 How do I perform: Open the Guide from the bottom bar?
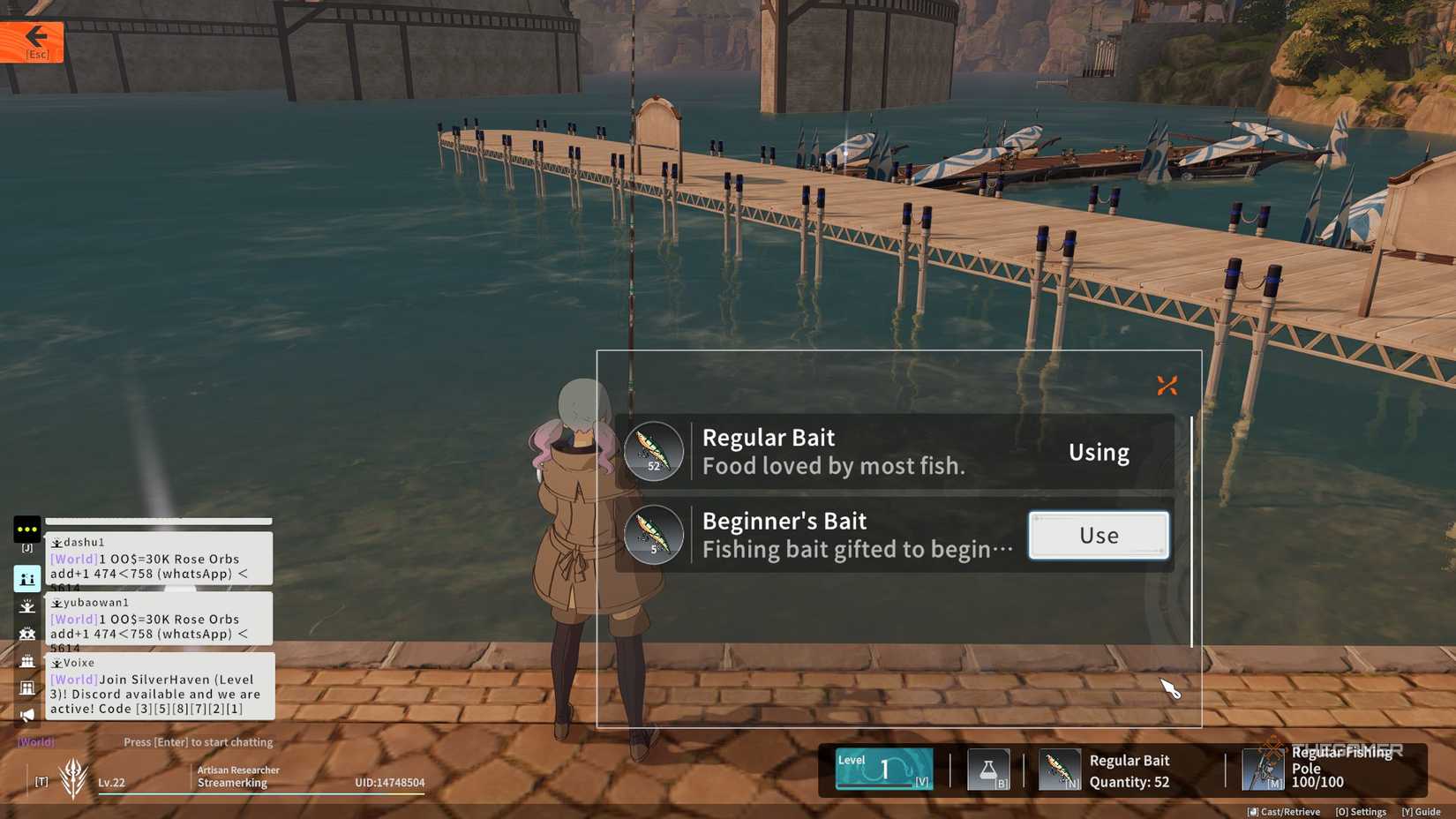pos(1422,811)
